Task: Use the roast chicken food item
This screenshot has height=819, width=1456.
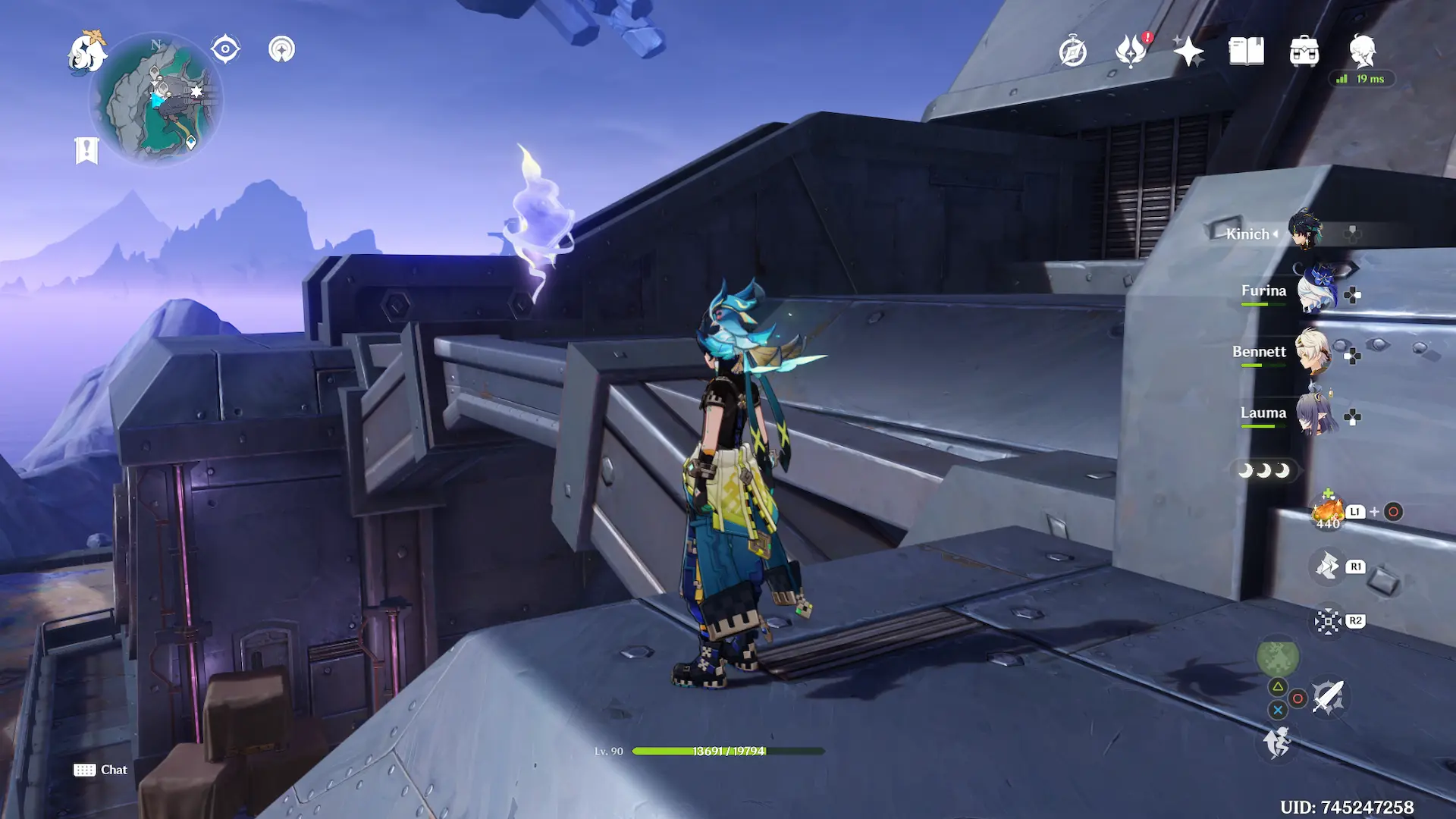Action: (1328, 511)
